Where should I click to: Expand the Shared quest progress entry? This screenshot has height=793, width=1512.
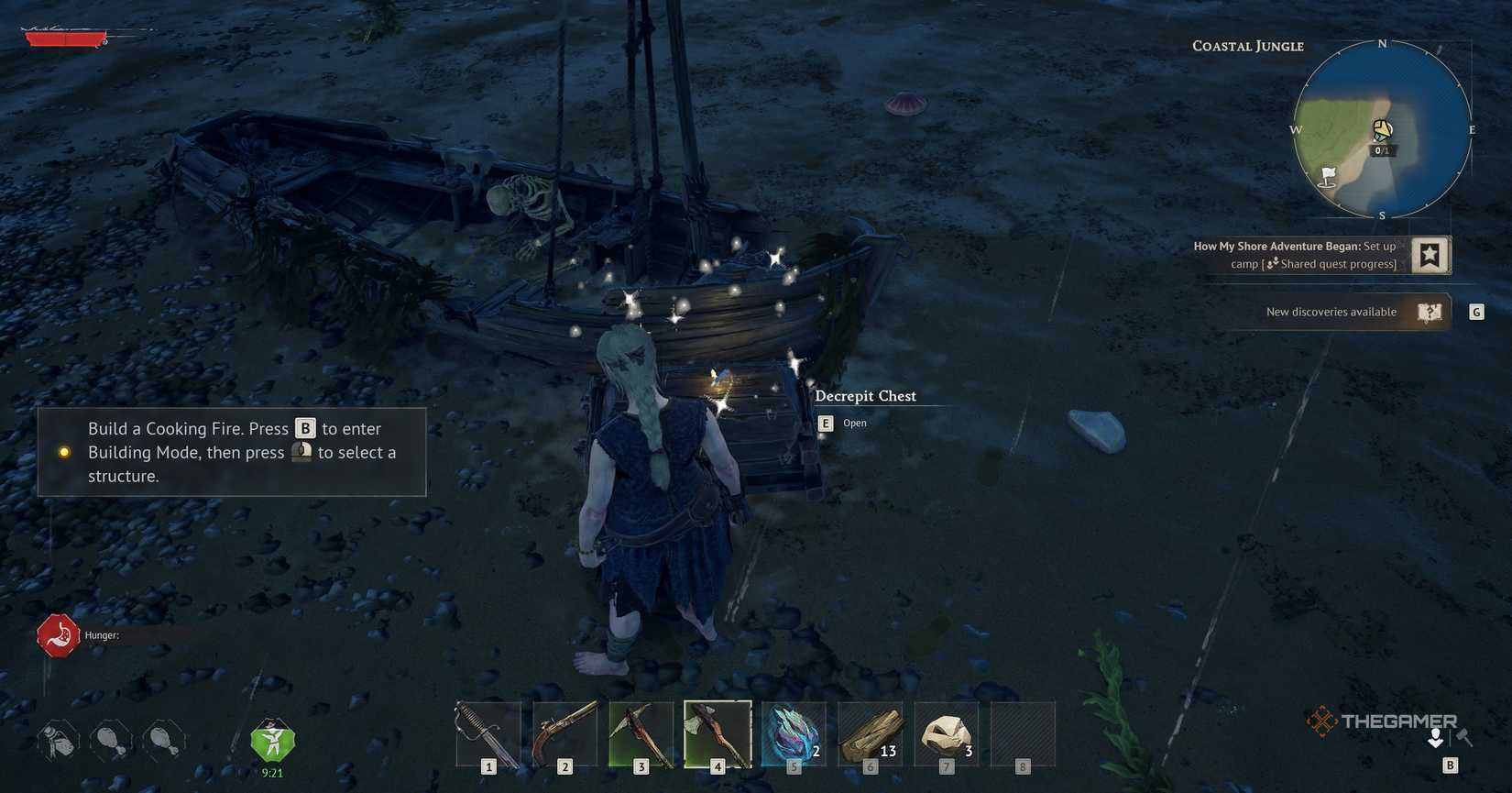(1333, 263)
